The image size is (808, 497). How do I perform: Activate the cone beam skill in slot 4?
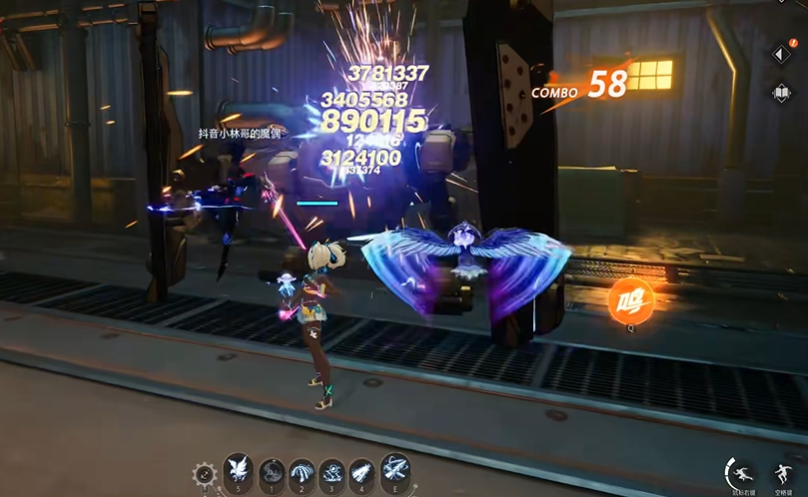click(361, 470)
